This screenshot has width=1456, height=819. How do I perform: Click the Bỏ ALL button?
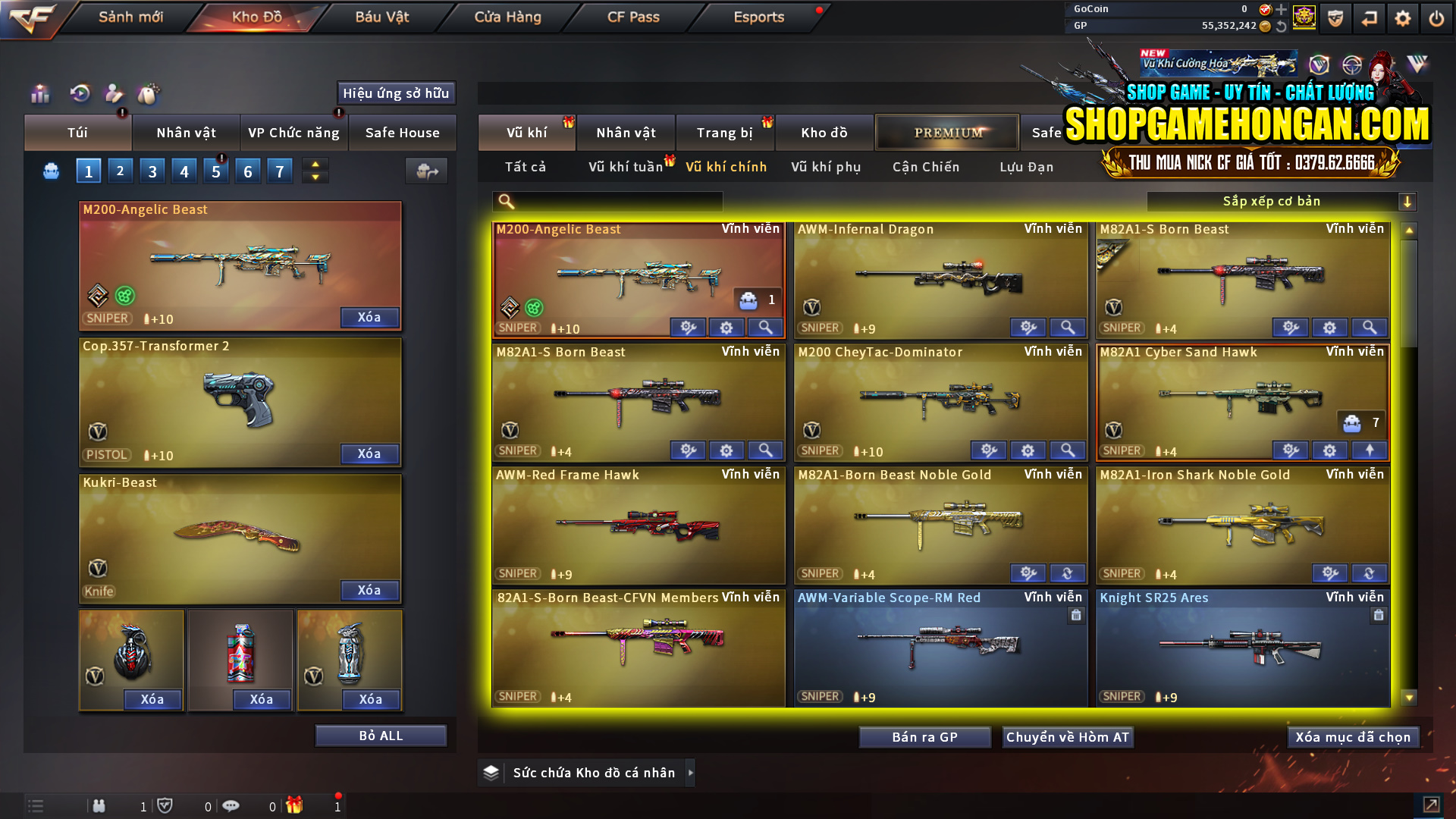pyautogui.click(x=381, y=735)
